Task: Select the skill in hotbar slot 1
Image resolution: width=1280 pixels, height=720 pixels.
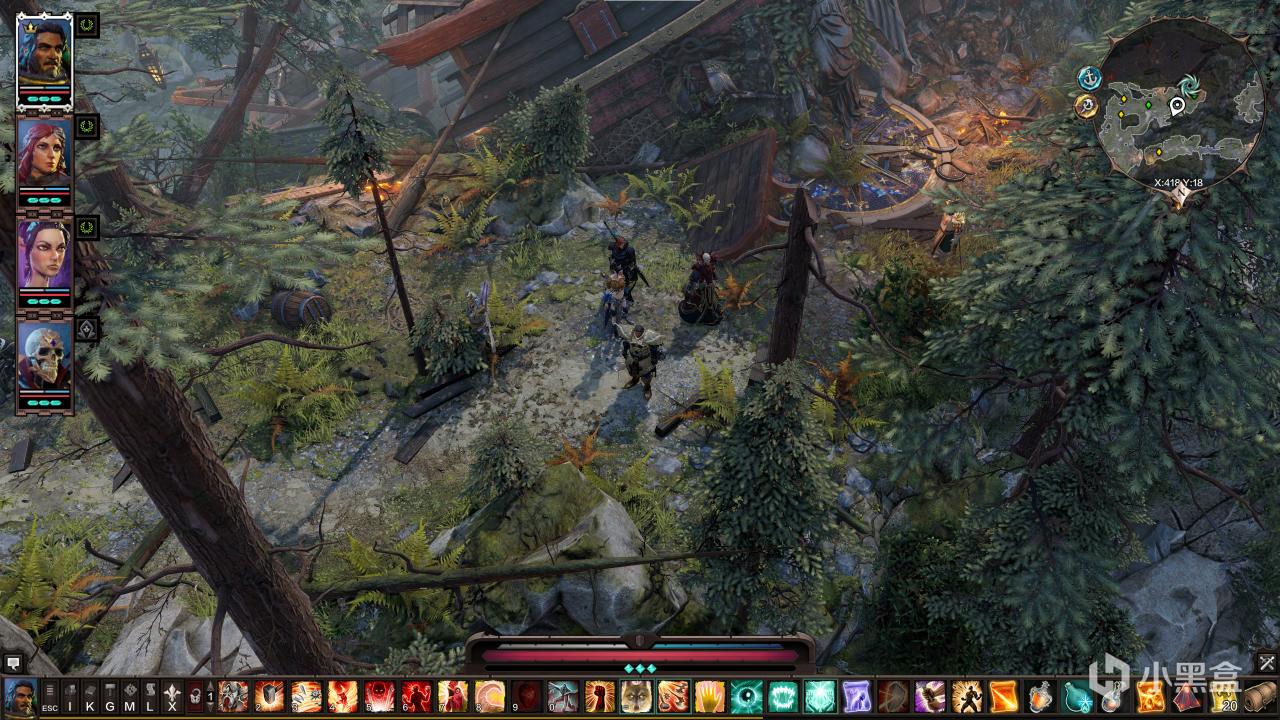Action: point(234,699)
